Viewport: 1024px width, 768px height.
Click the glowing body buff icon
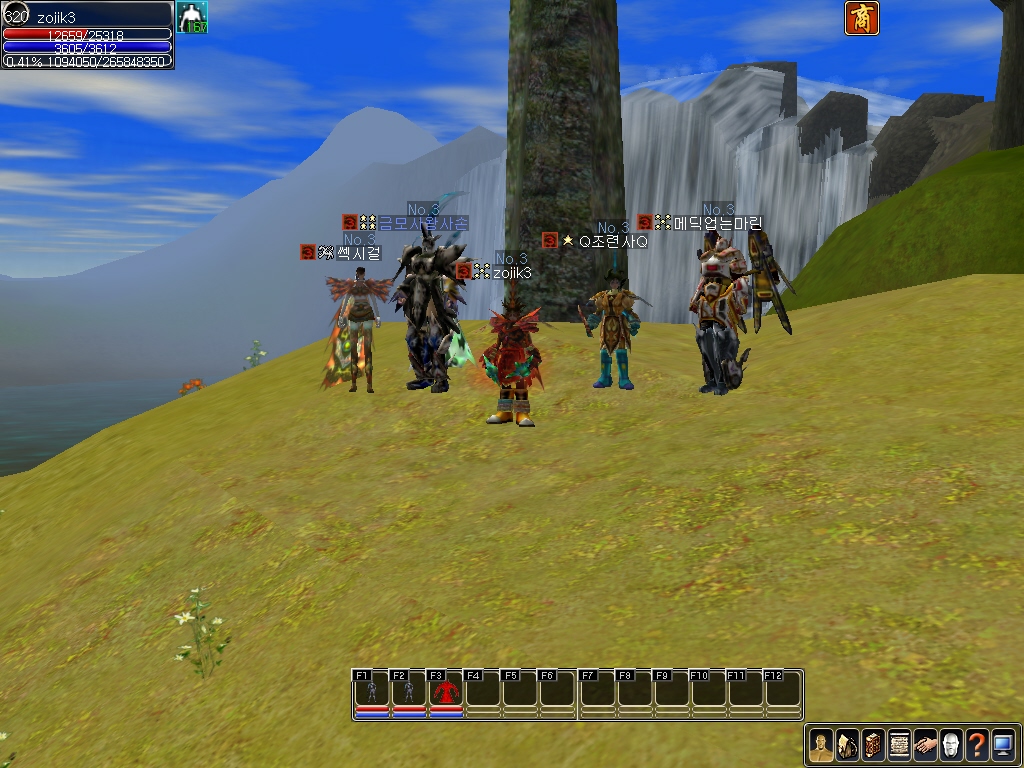(x=191, y=17)
